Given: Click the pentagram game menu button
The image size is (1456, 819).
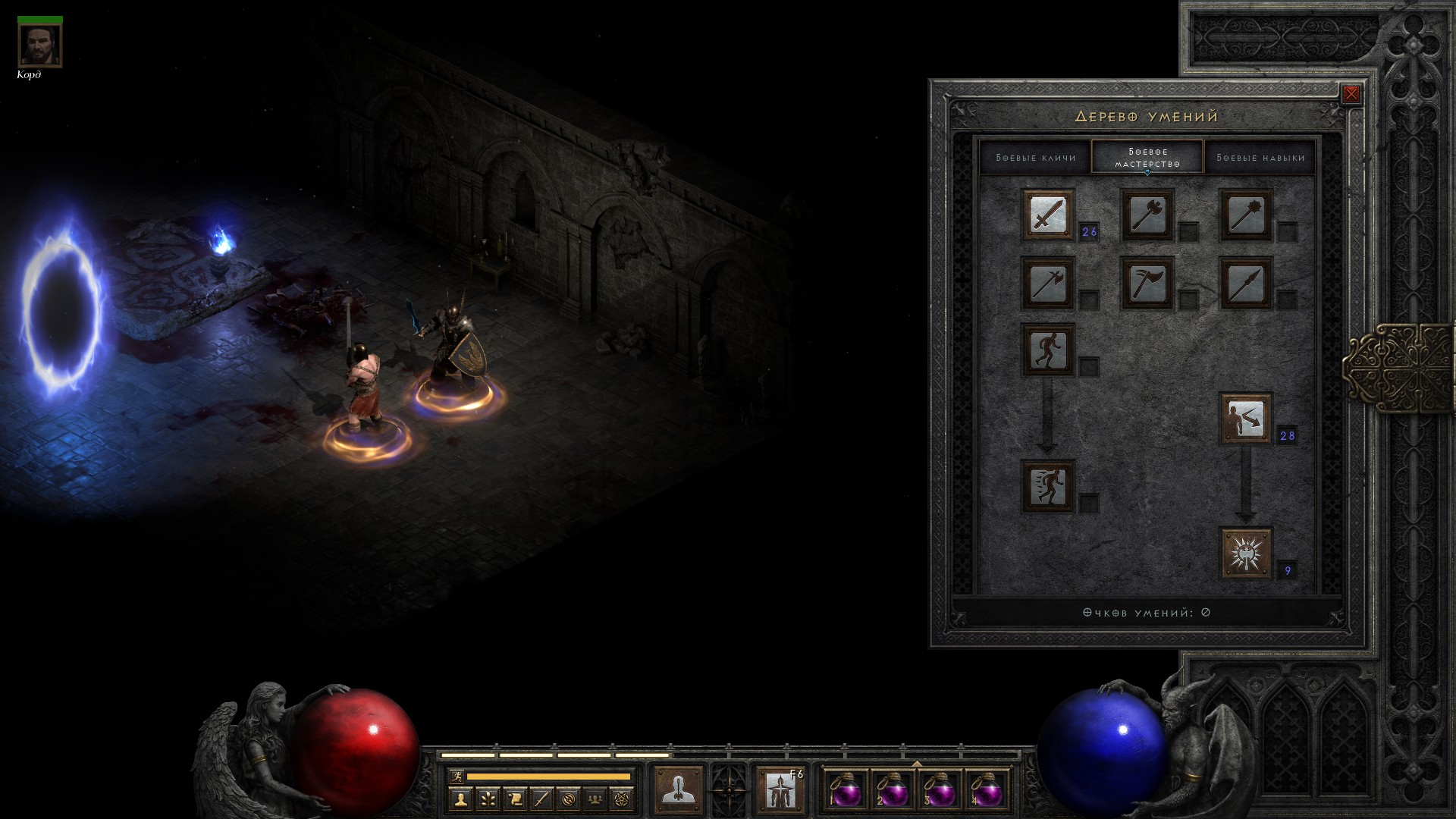Looking at the screenshot, I should point(622,799).
